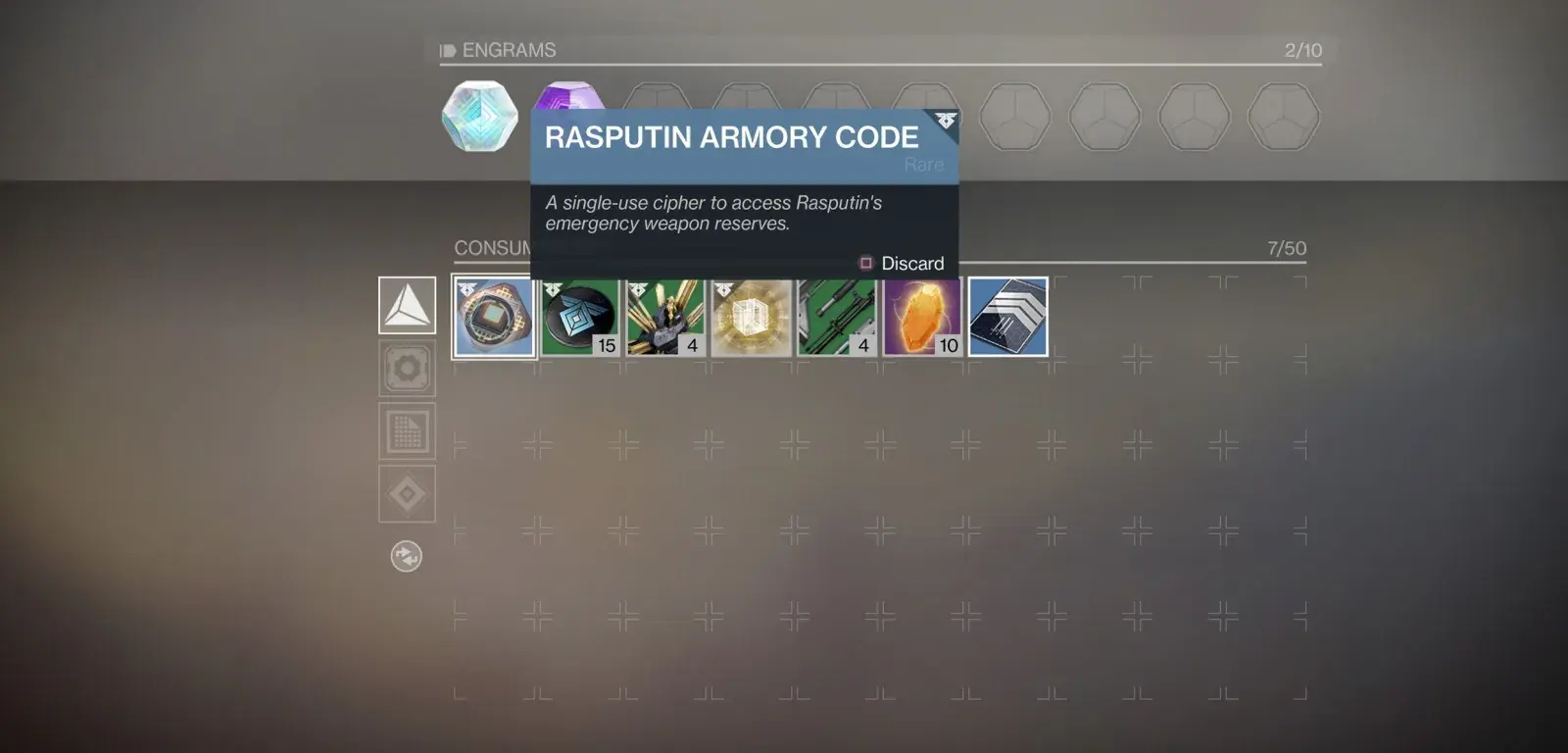Select the green diamond token stack of 15
This screenshot has width=1568, height=753.
(x=580, y=317)
